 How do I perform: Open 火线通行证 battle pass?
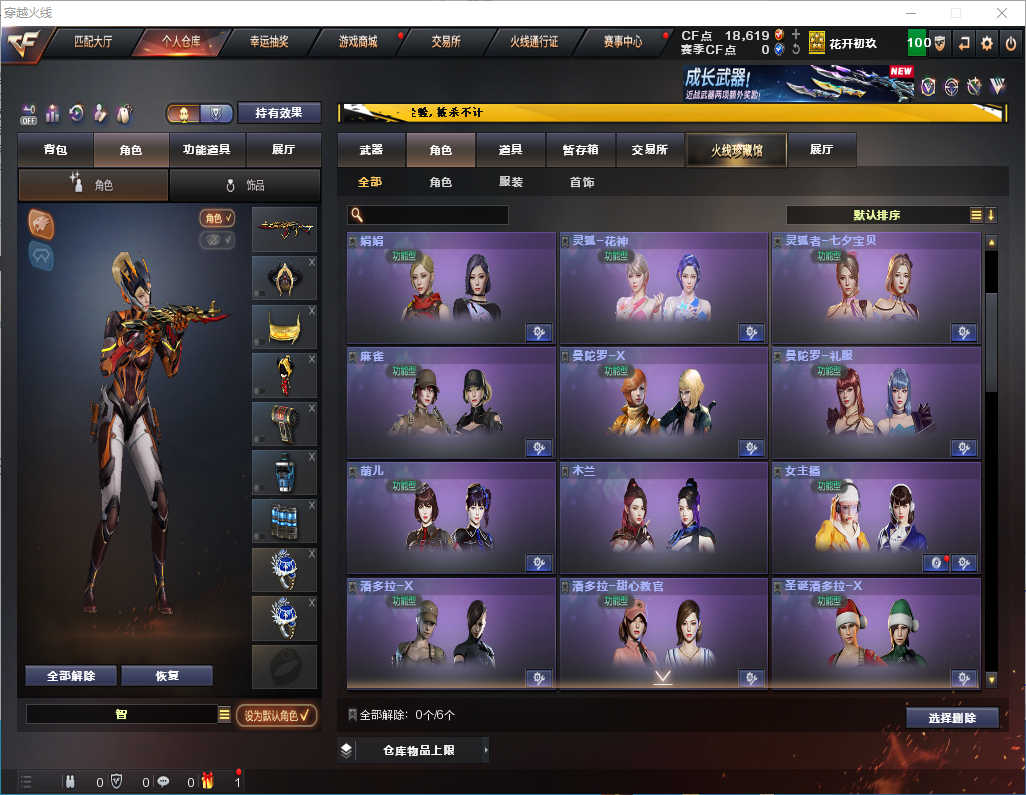(x=534, y=42)
